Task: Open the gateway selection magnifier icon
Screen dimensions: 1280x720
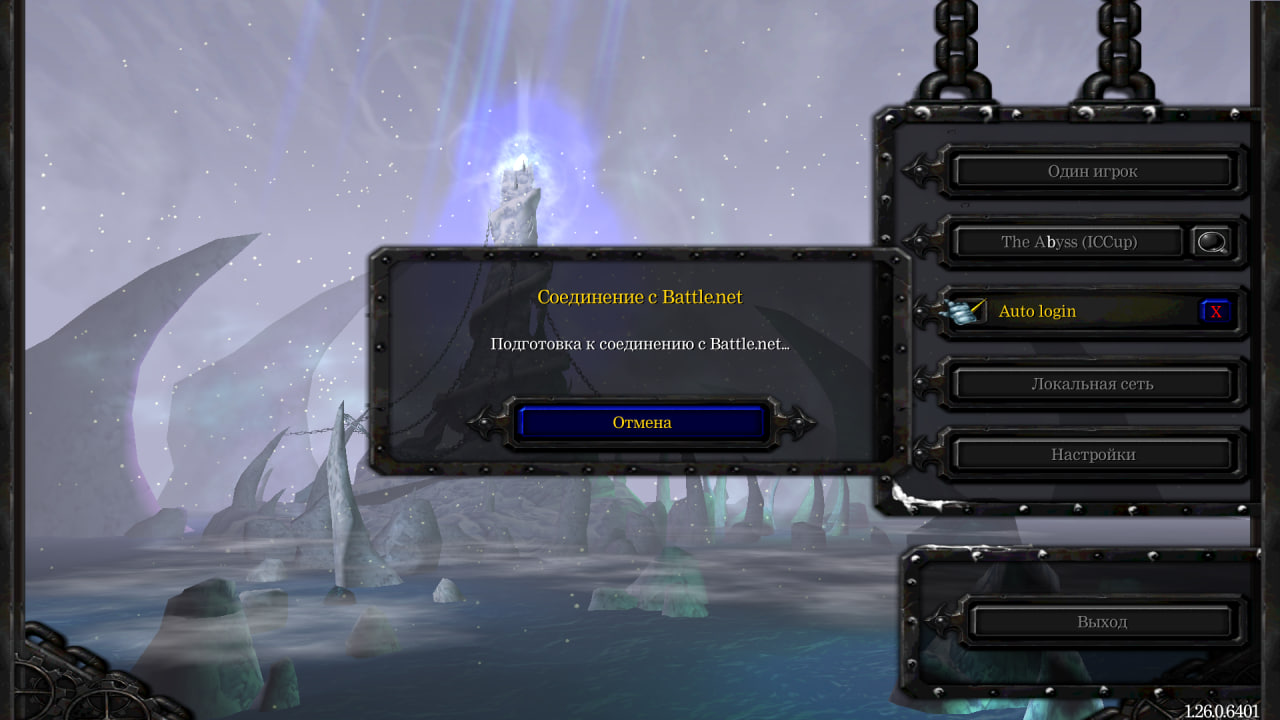Action: [1212, 242]
